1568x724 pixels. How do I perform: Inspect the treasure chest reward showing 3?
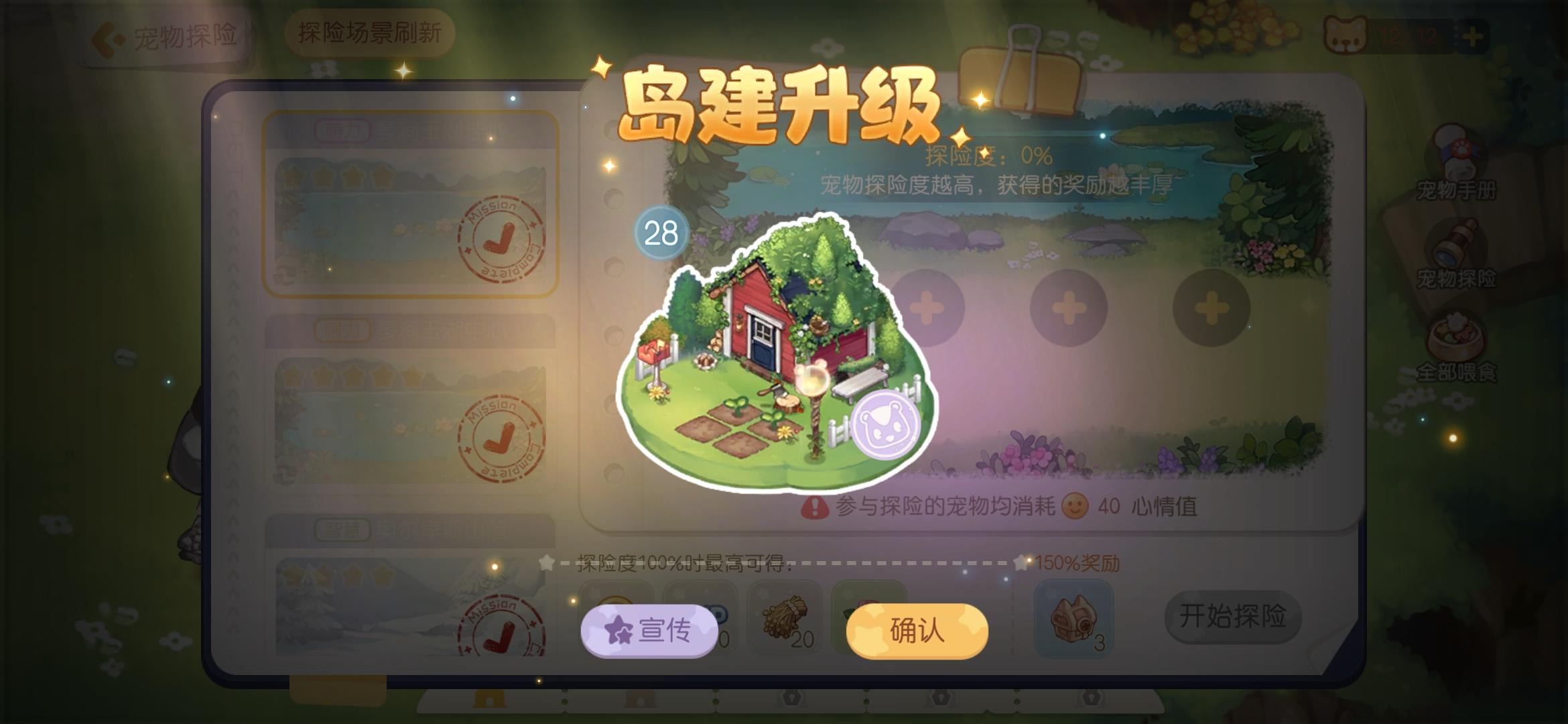[x=1073, y=620]
